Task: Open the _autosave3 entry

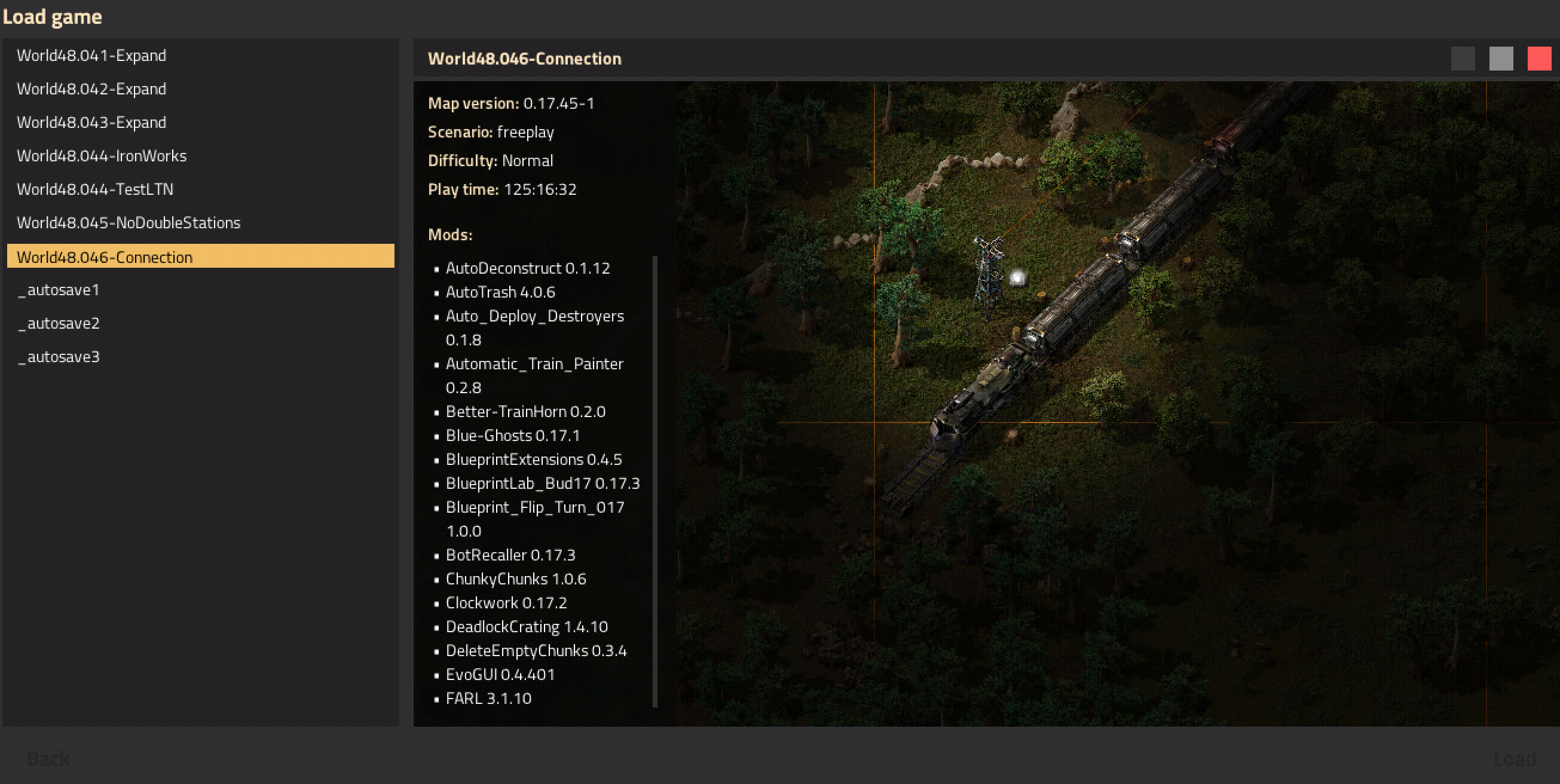Action: point(58,357)
